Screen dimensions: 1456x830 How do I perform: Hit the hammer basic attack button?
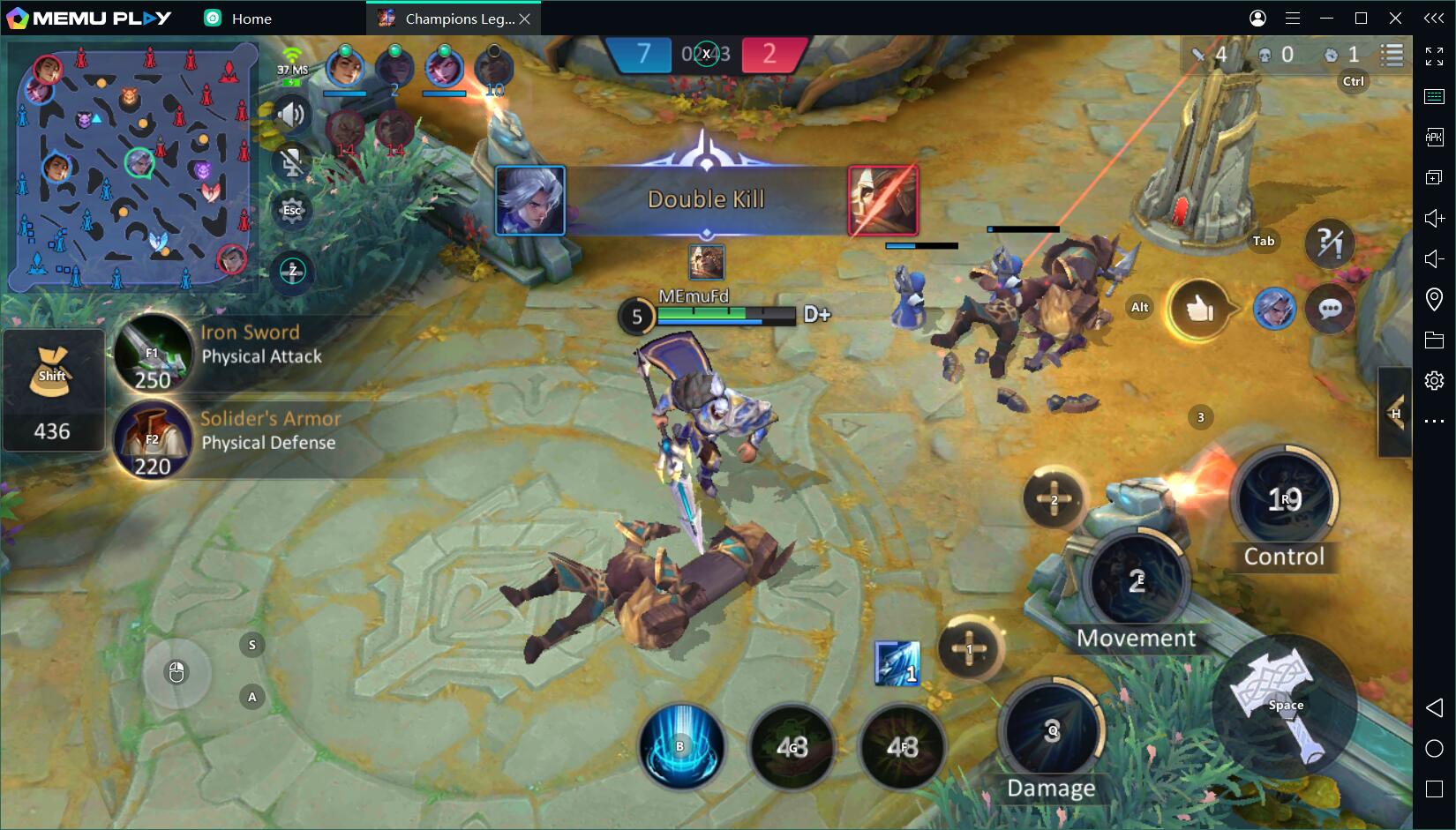click(x=1285, y=704)
